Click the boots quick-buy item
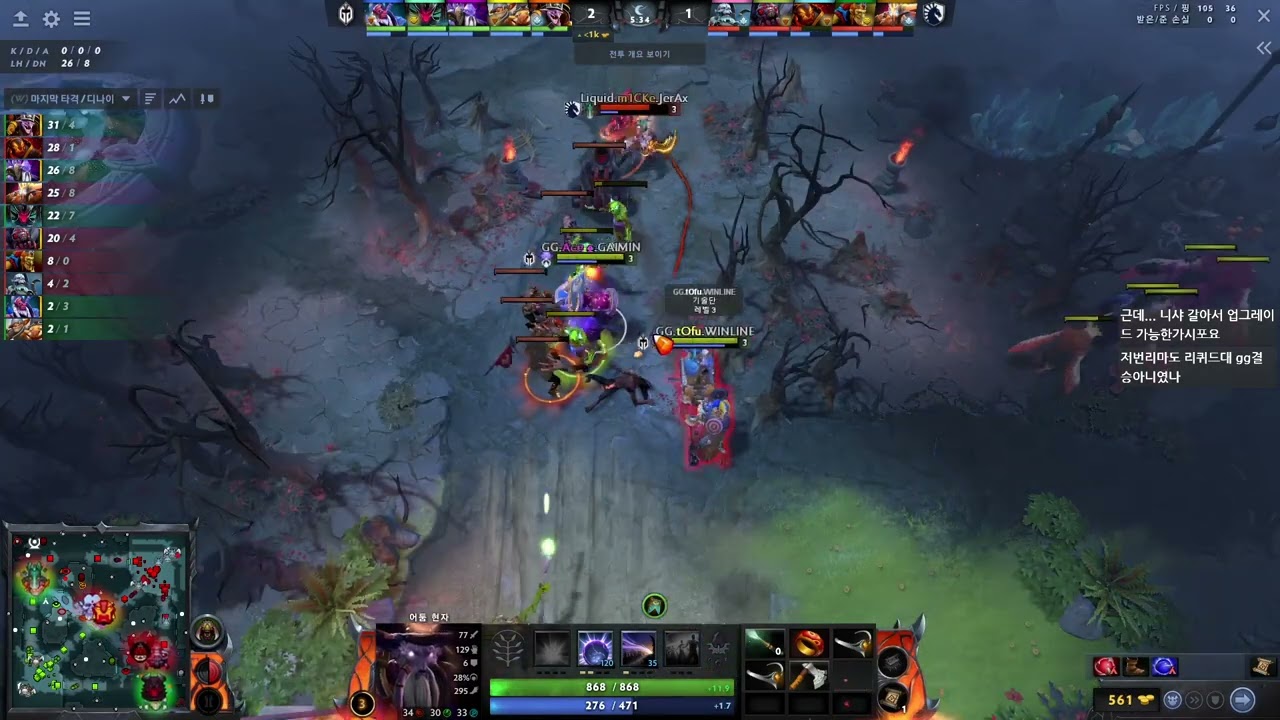 1135,667
